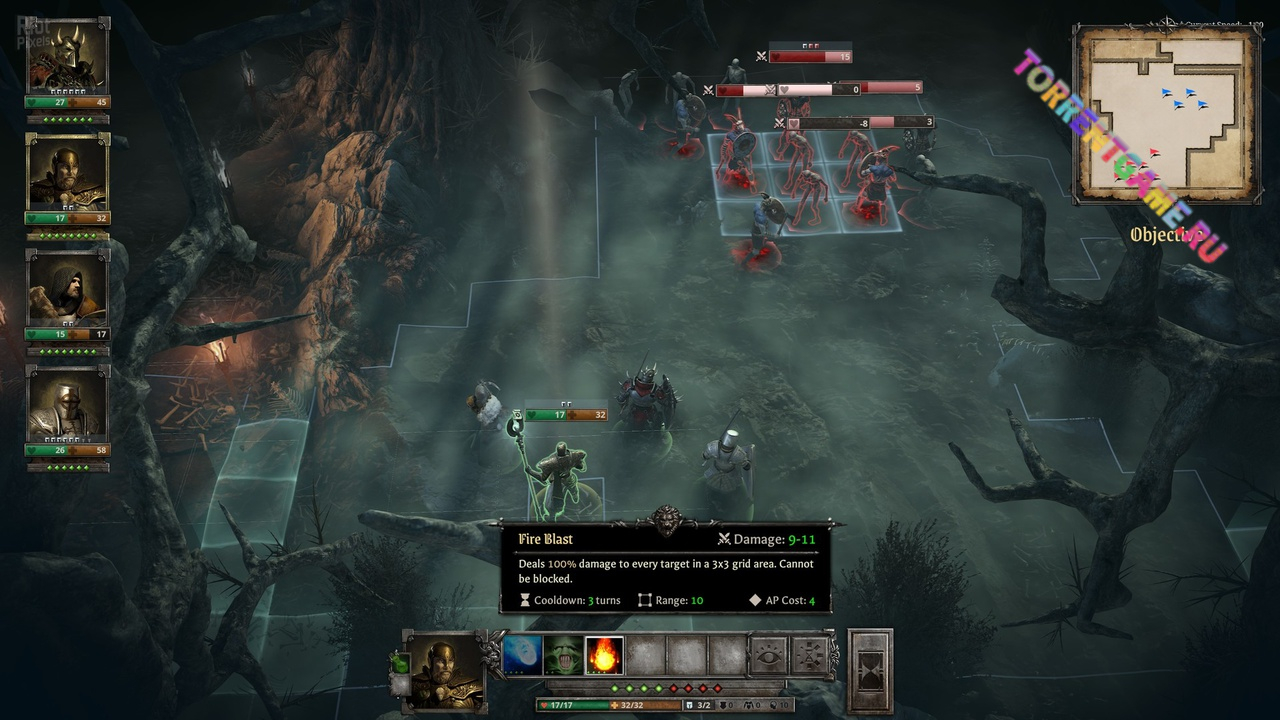Click the hourglass with arrows button
Image resolution: width=1280 pixels, height=720 pixels.
pos(809,656)
